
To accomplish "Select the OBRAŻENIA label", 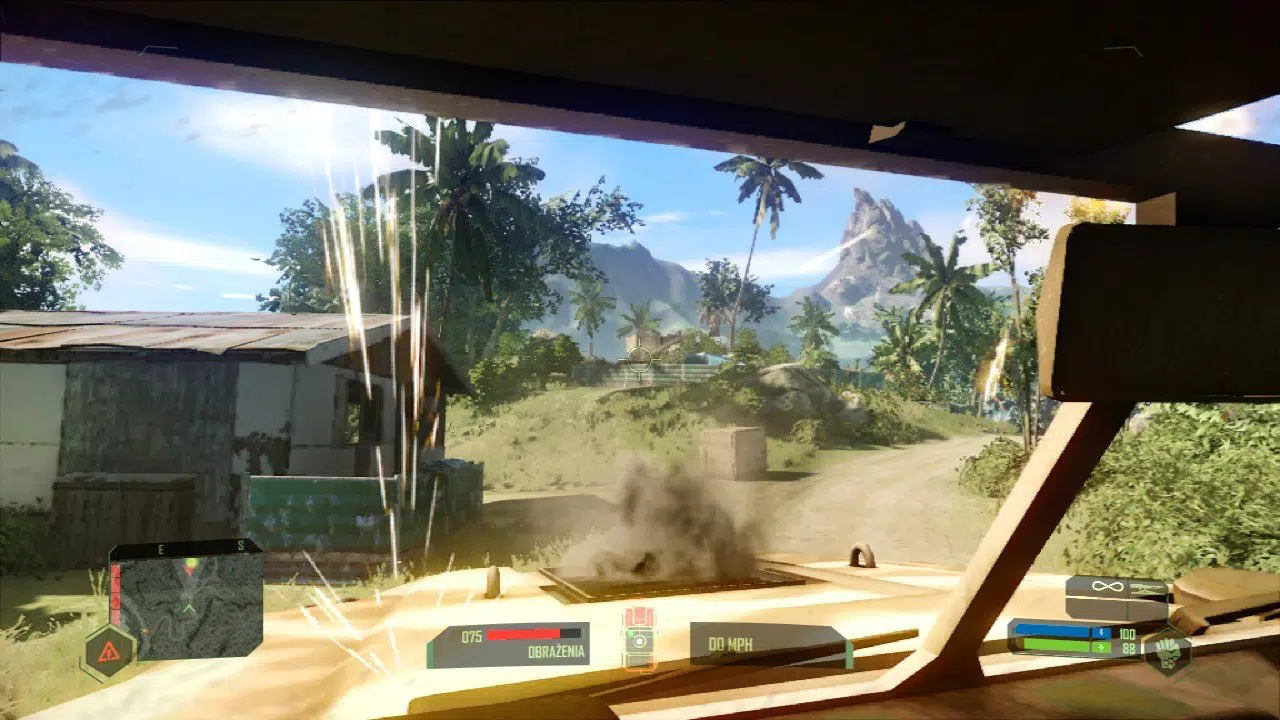I will 556,651.
